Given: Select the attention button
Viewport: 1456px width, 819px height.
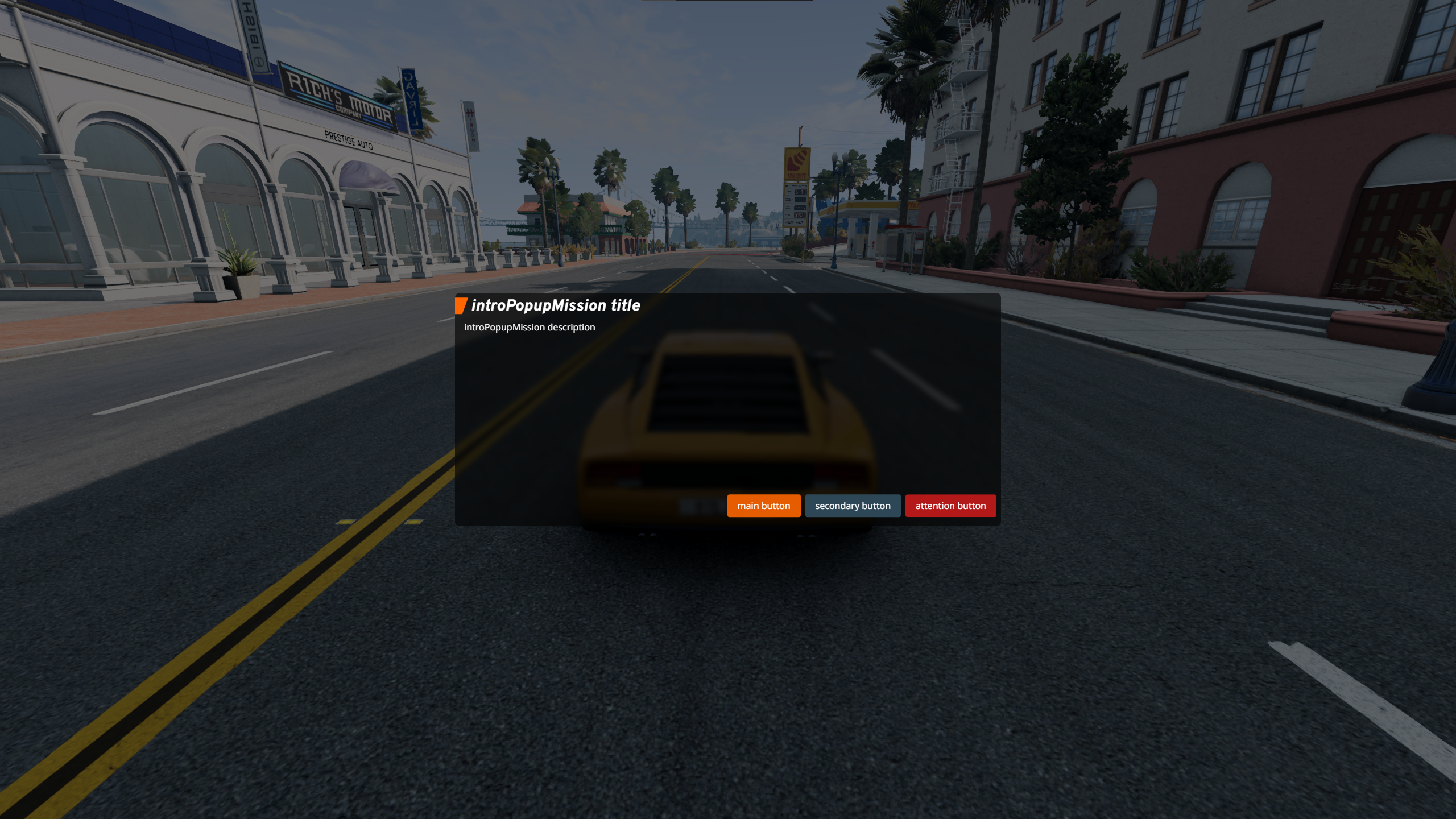Looking at the screenshot, I should click(x=950, y=506).
